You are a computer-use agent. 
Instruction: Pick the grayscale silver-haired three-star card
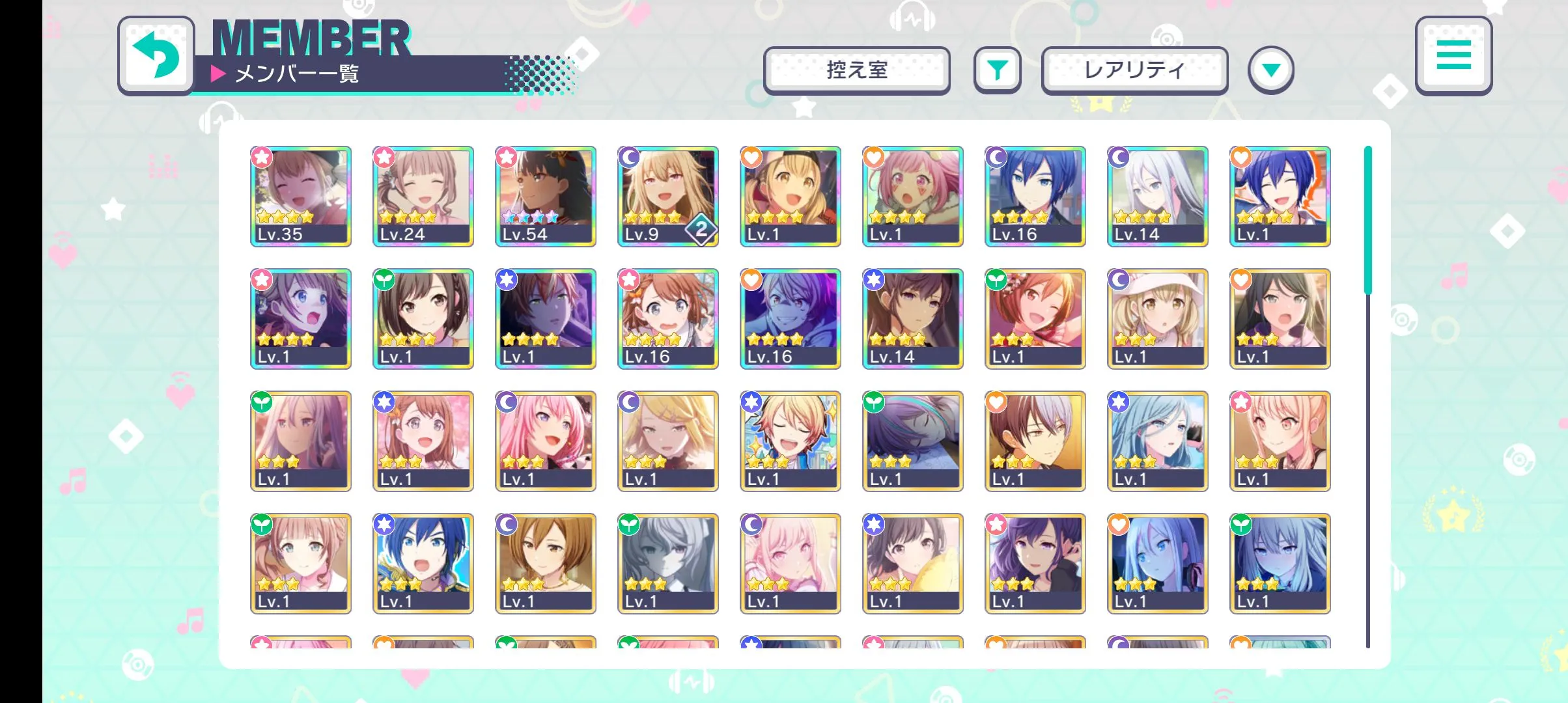(x=668, y=563)
